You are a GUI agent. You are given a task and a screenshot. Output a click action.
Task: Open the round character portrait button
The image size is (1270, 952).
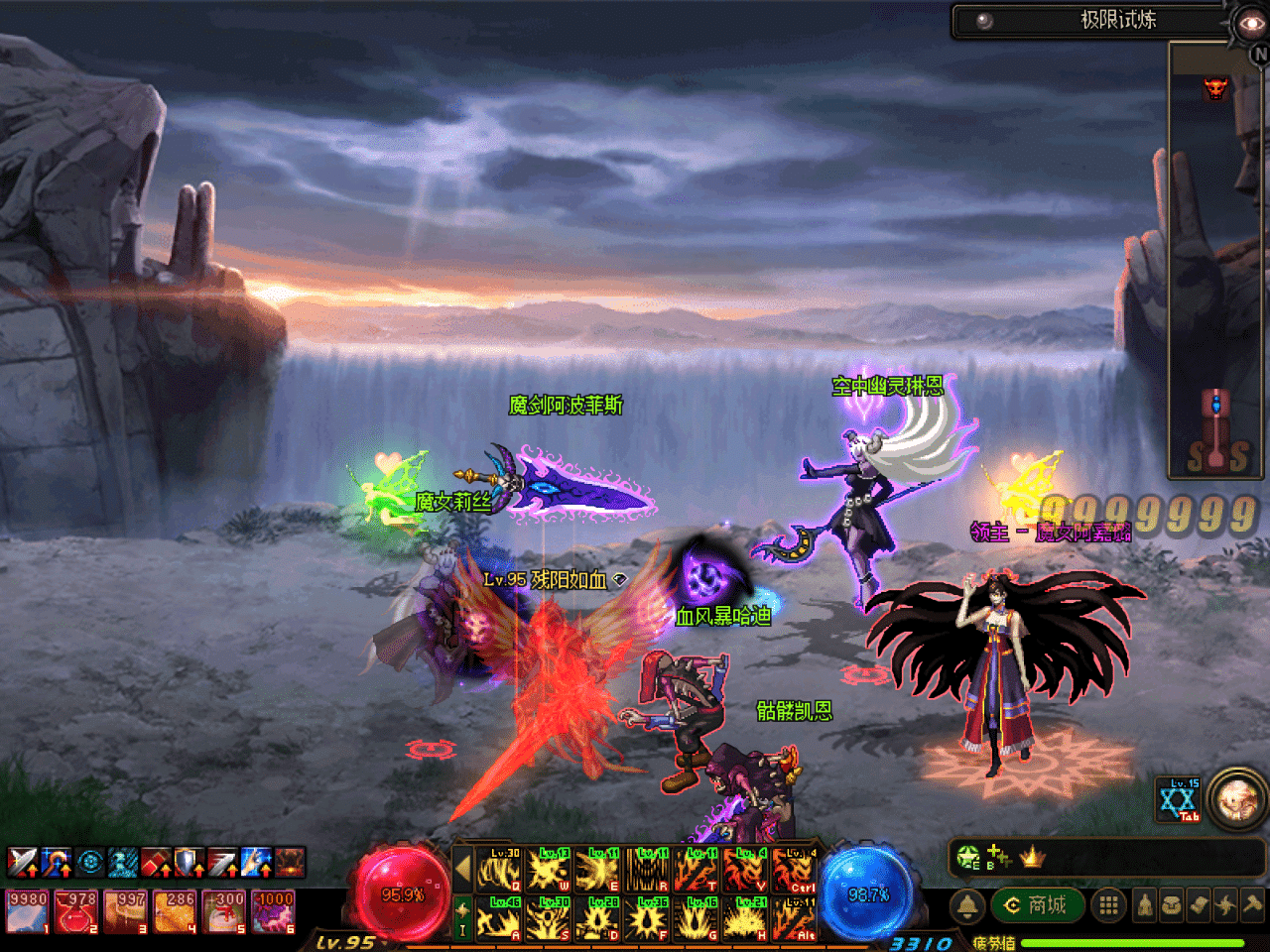(1236, 797)
